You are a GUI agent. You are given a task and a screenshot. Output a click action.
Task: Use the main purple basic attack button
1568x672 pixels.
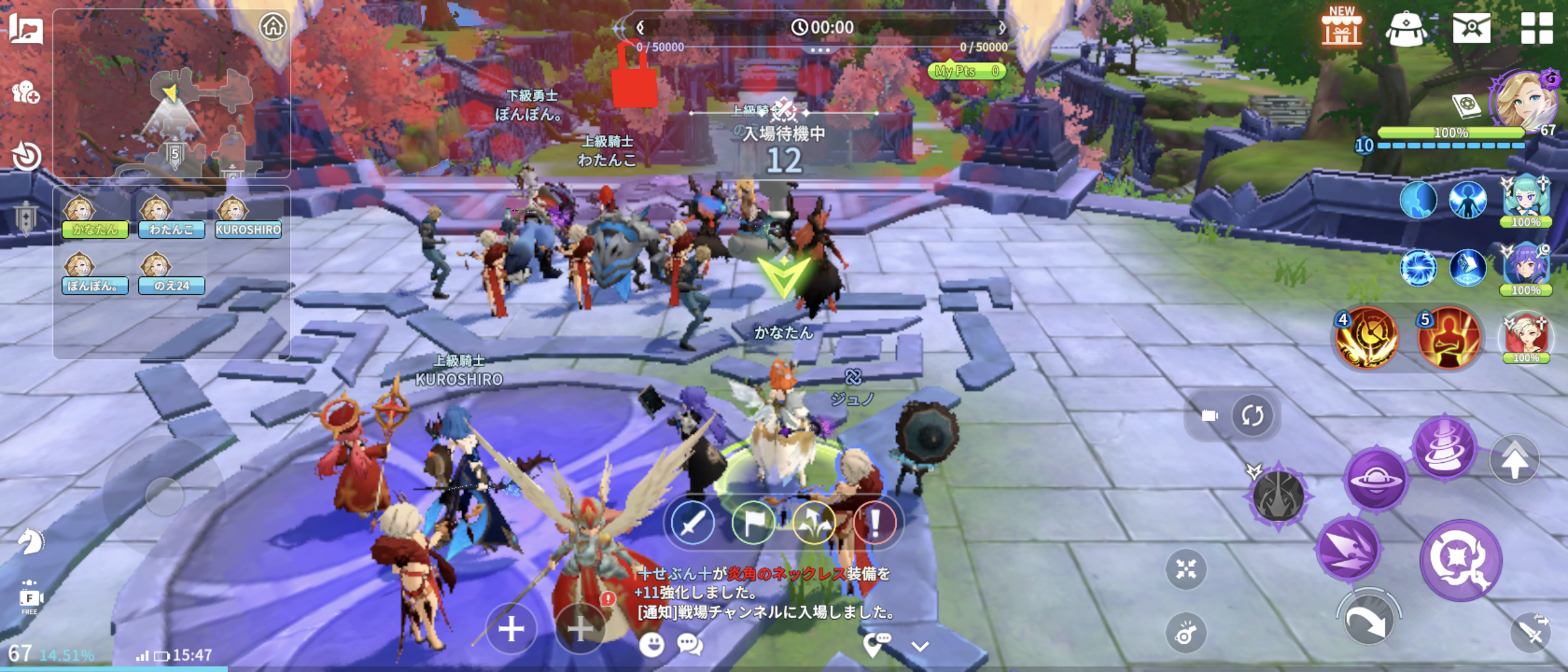click(1460, 560)
